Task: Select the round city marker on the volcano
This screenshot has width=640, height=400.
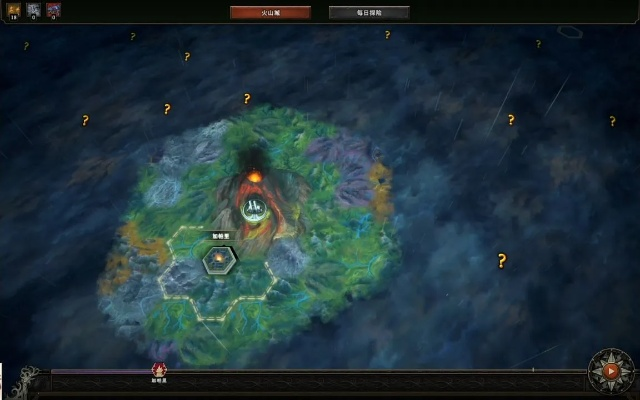Action: (x=254, y=209)
